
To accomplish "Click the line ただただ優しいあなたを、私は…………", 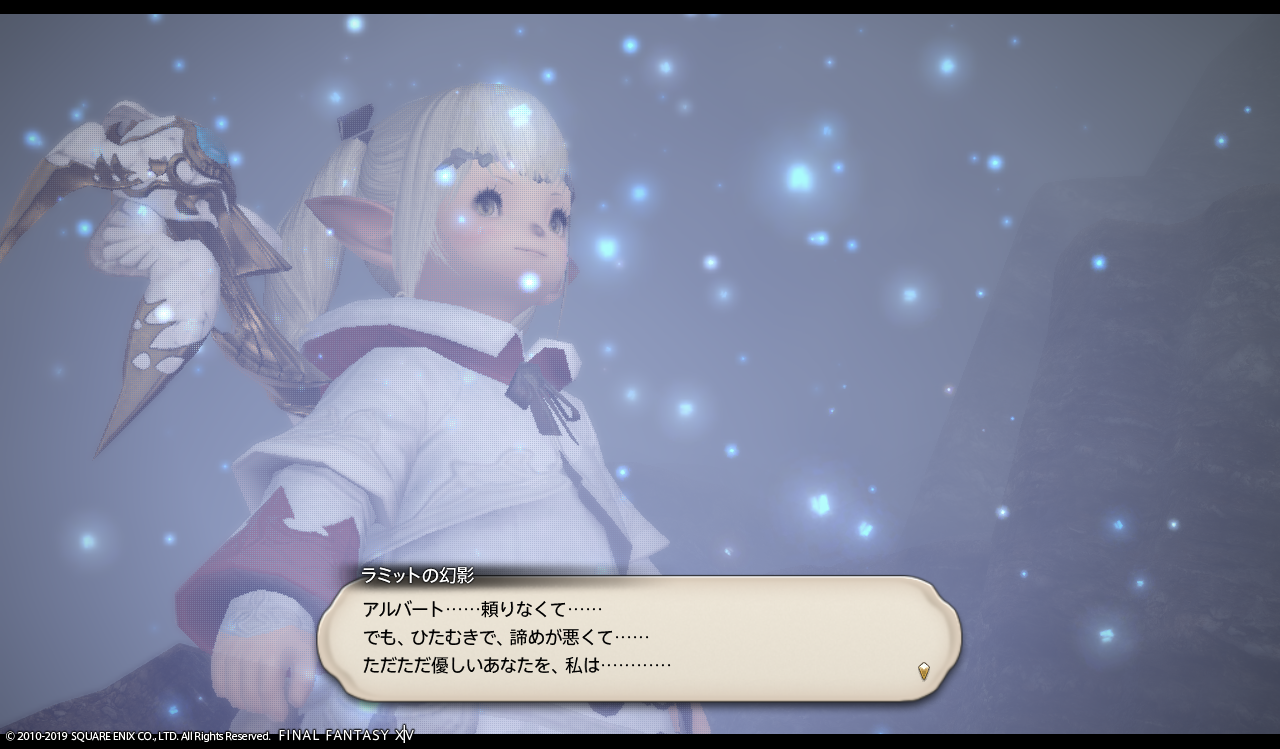I will tap(515, 662).
